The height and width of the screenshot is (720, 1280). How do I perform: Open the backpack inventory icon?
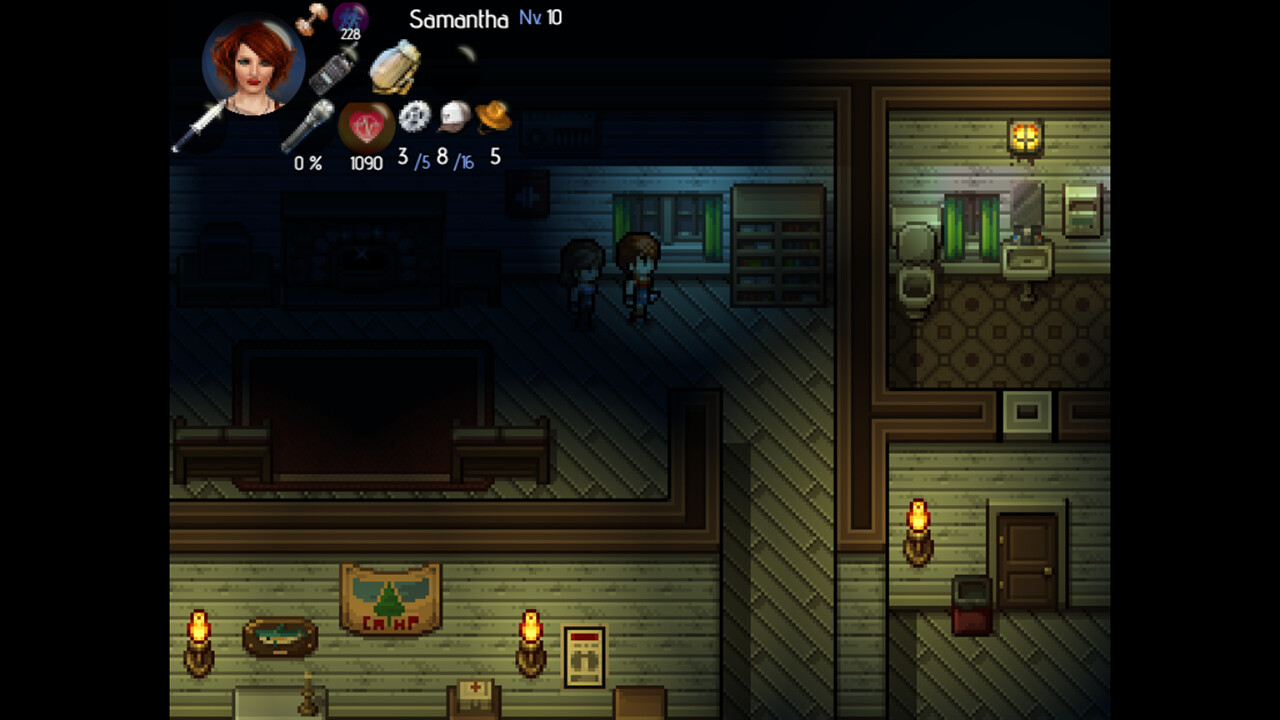(x=392, y=68)
